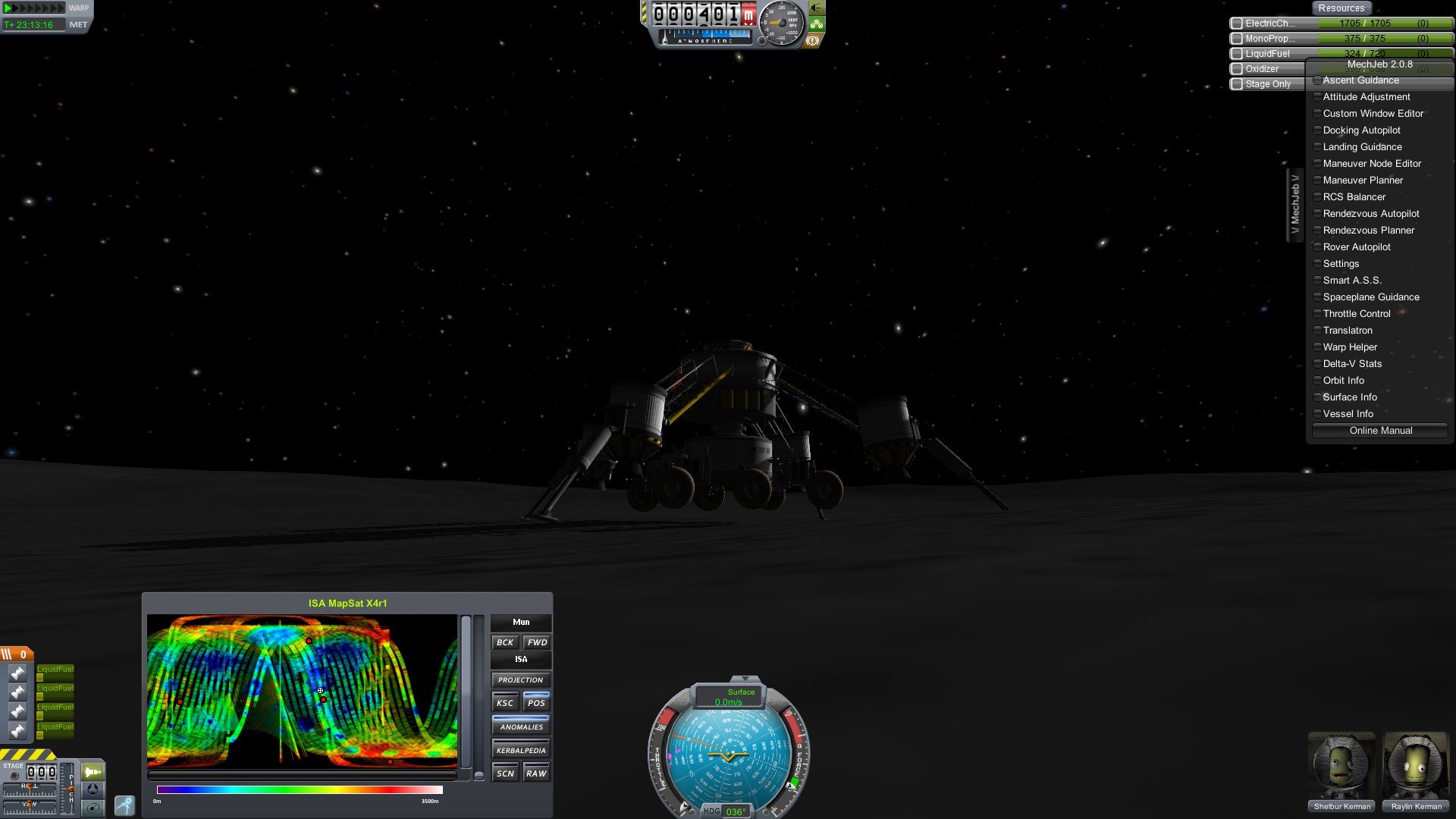Select Shelbur Kerman crew portrait
The image size is (1456, 819).
coord(1341,766)
